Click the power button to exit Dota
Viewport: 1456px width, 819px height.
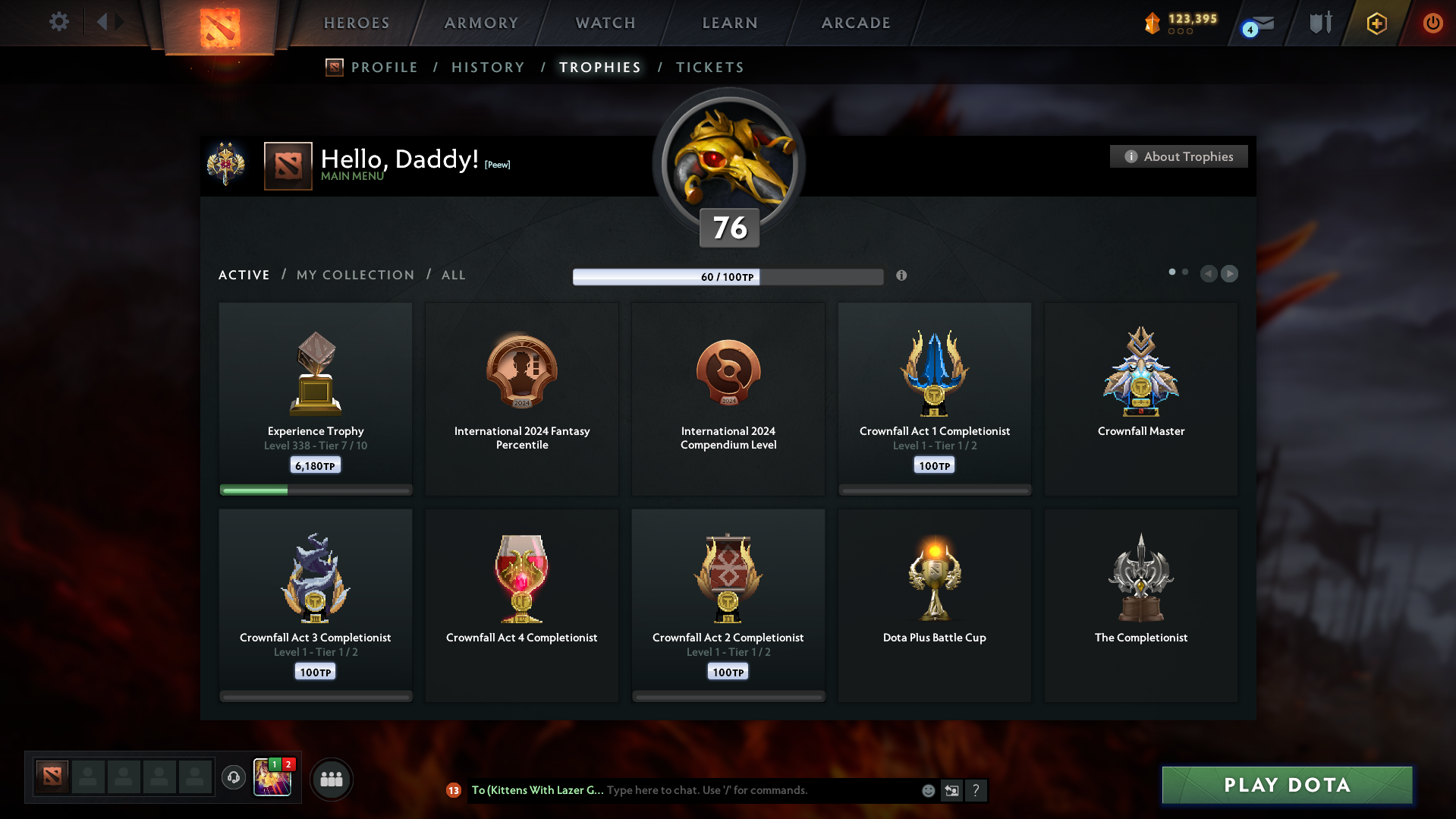pyautogui.click(x=1432, y=23)
